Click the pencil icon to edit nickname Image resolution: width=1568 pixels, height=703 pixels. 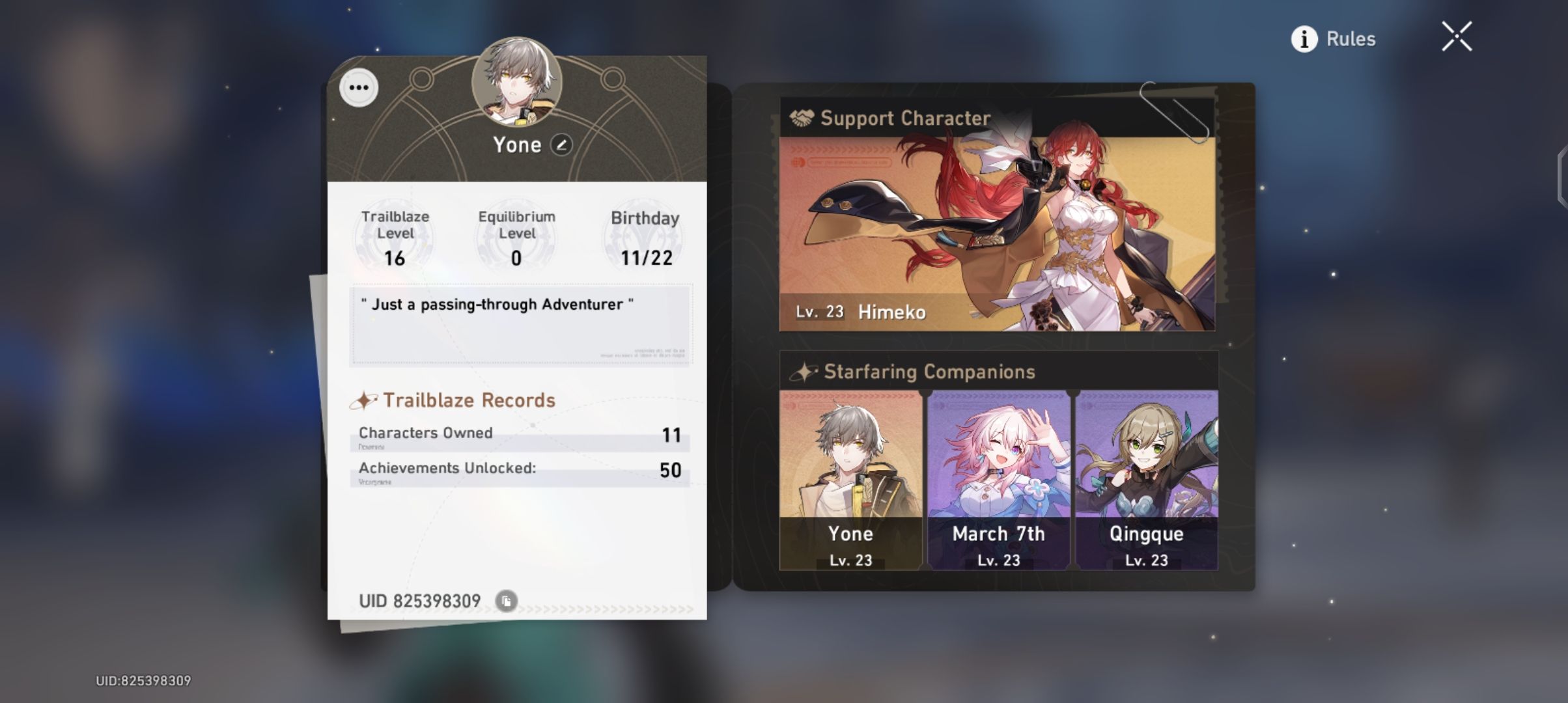[560, 145]
